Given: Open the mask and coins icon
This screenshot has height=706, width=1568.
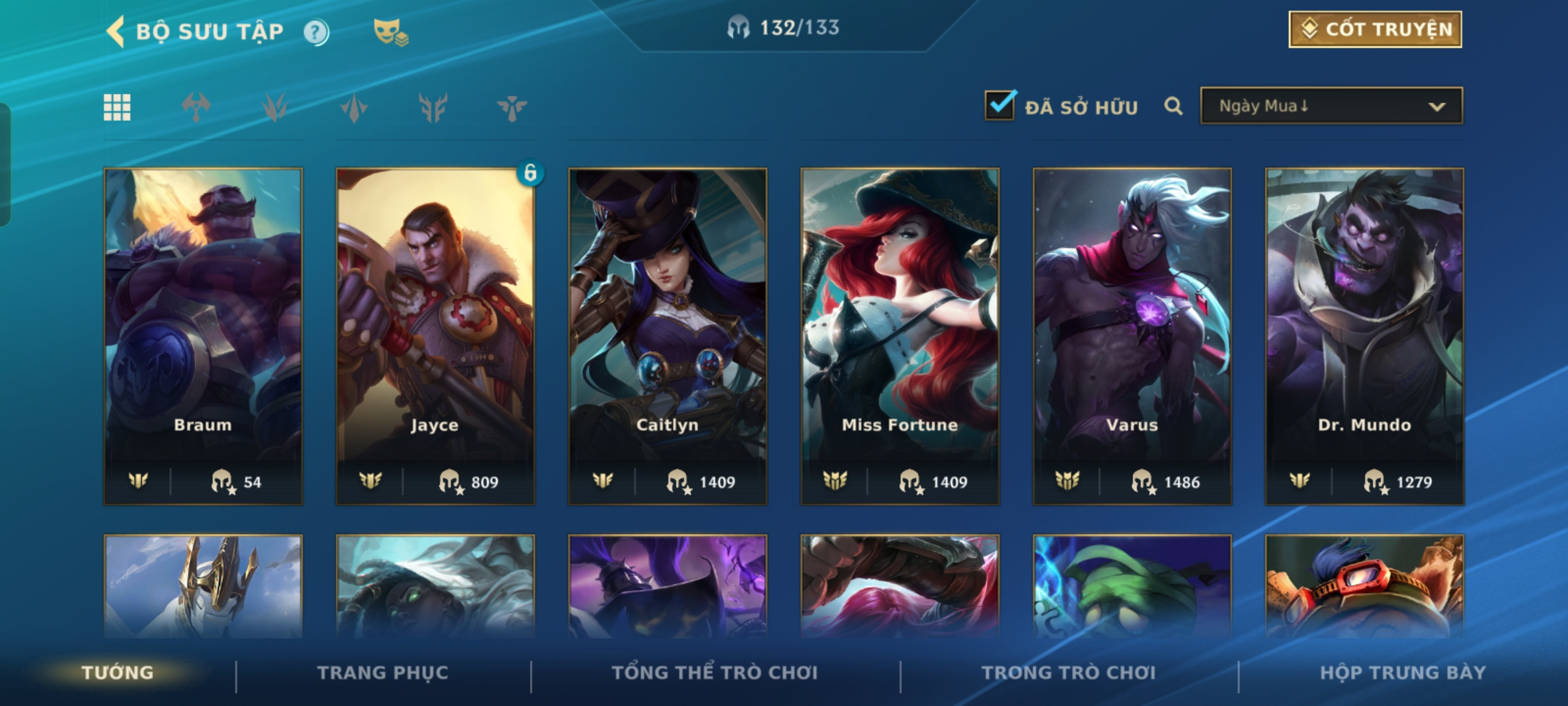Looking at the screenshot, I should point(390,32).
